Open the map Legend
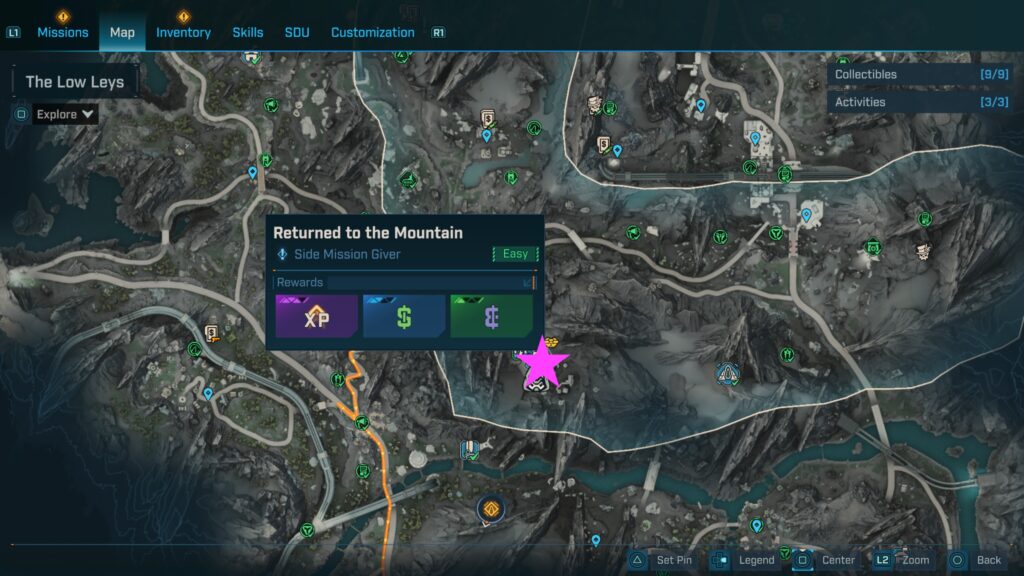This screenshot has width=1024, height=576. [744, 560]
